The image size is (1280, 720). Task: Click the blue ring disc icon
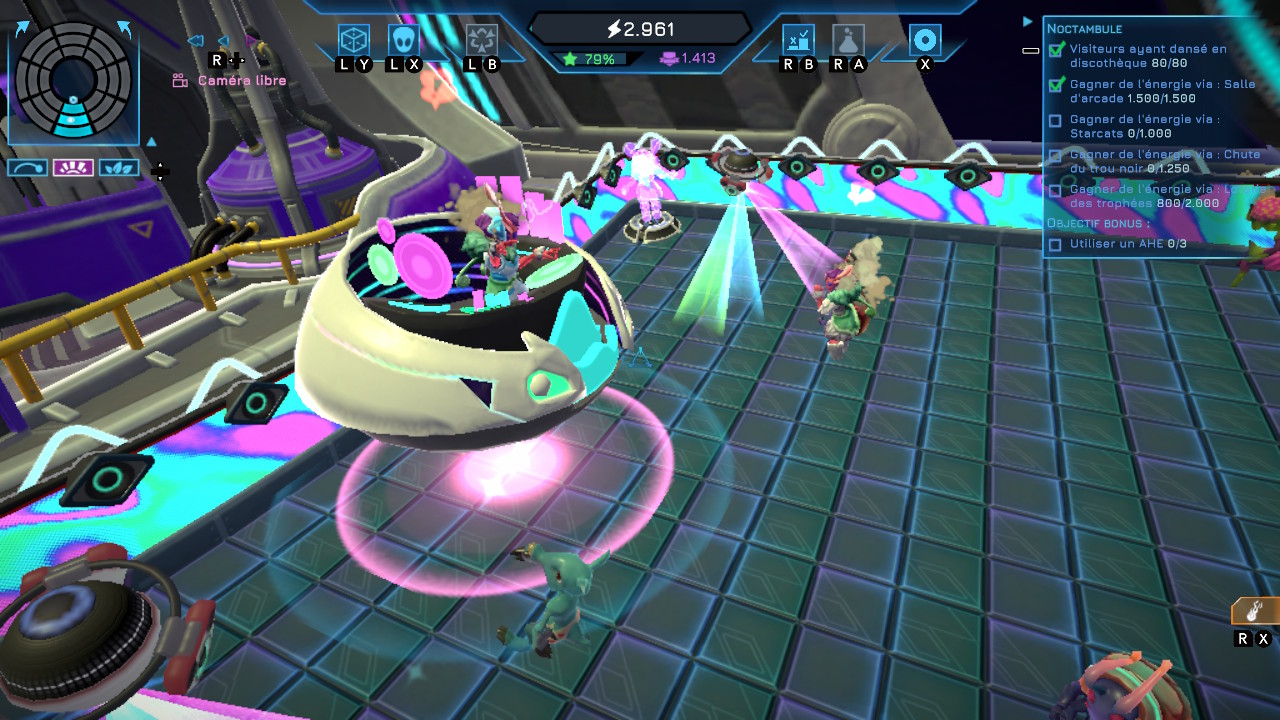coord(925,40)
